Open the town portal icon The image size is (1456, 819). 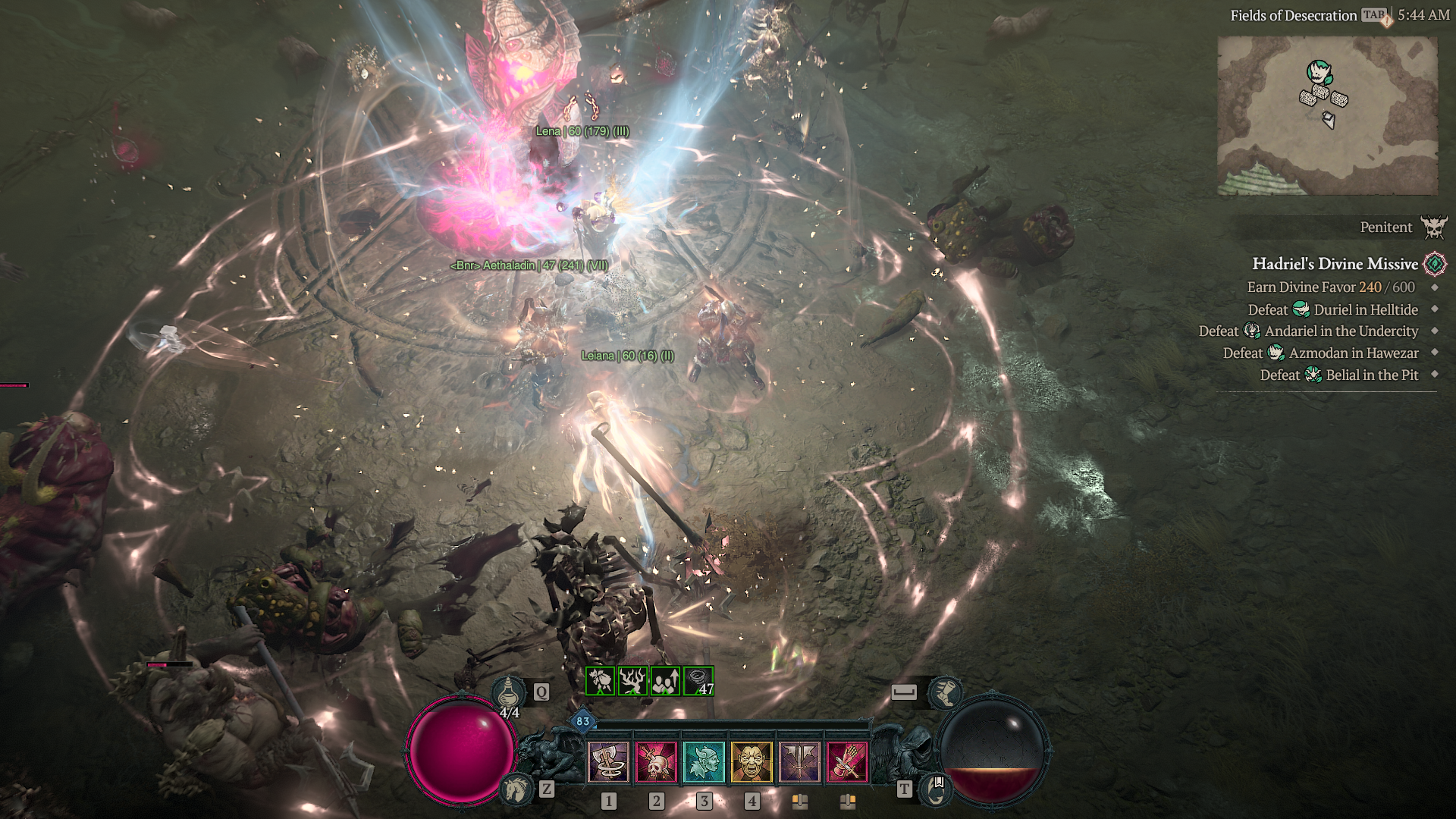click(x=937, y=790)
